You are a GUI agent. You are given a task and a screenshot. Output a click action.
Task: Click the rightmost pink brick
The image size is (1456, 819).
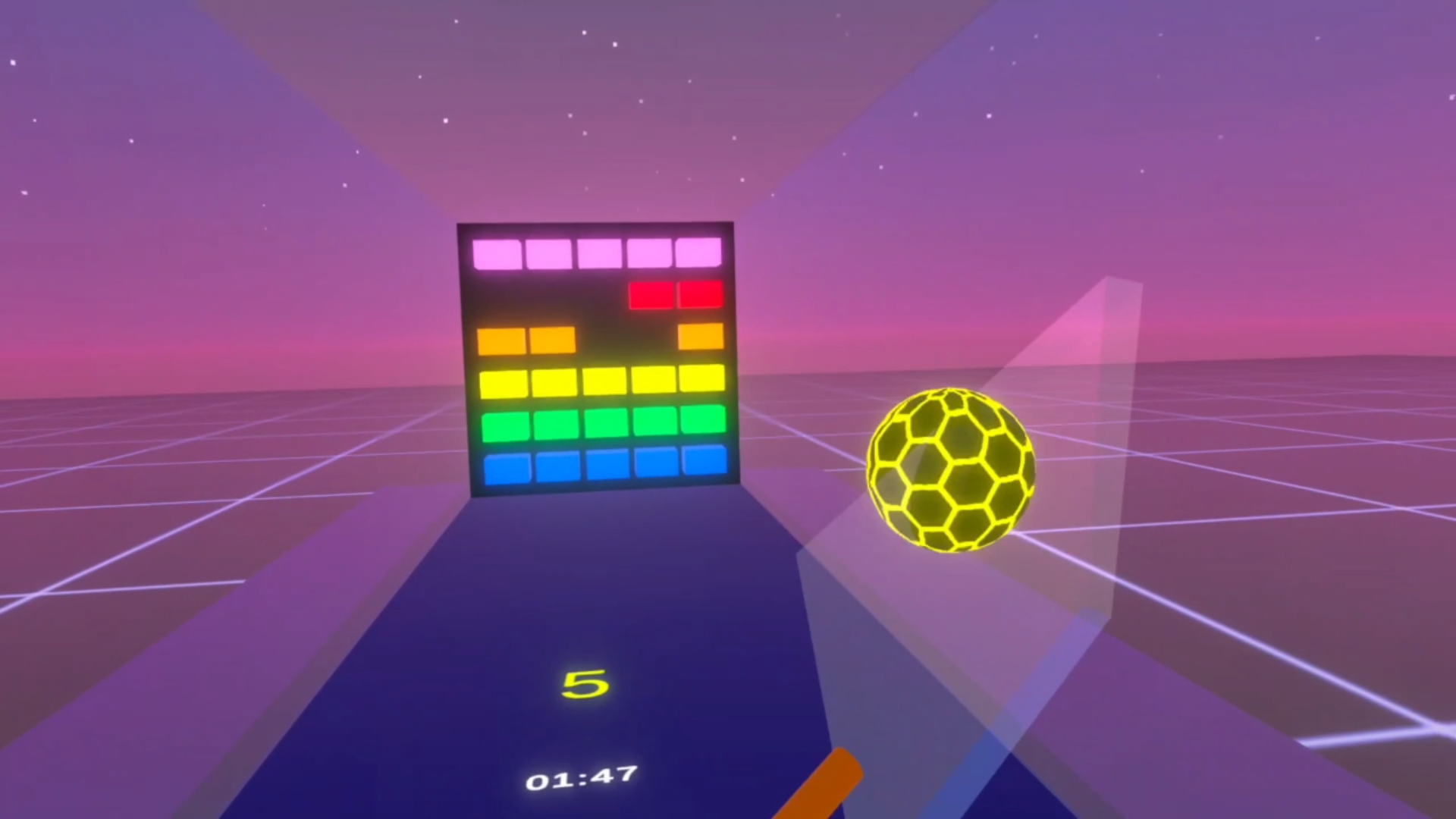tap(698, 252)
